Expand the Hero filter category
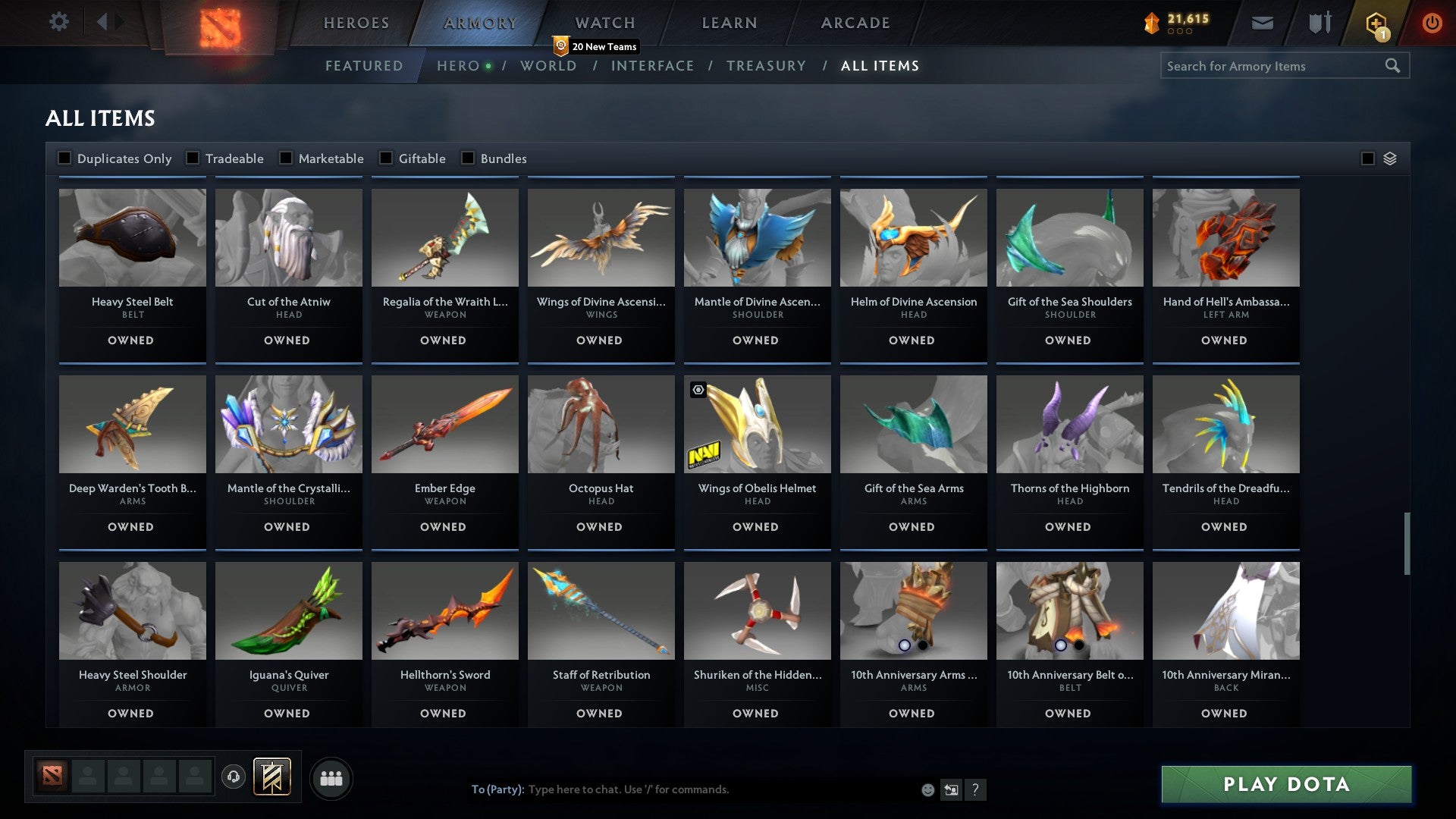This screenshot has width=1456, height=819. [457, 66]
